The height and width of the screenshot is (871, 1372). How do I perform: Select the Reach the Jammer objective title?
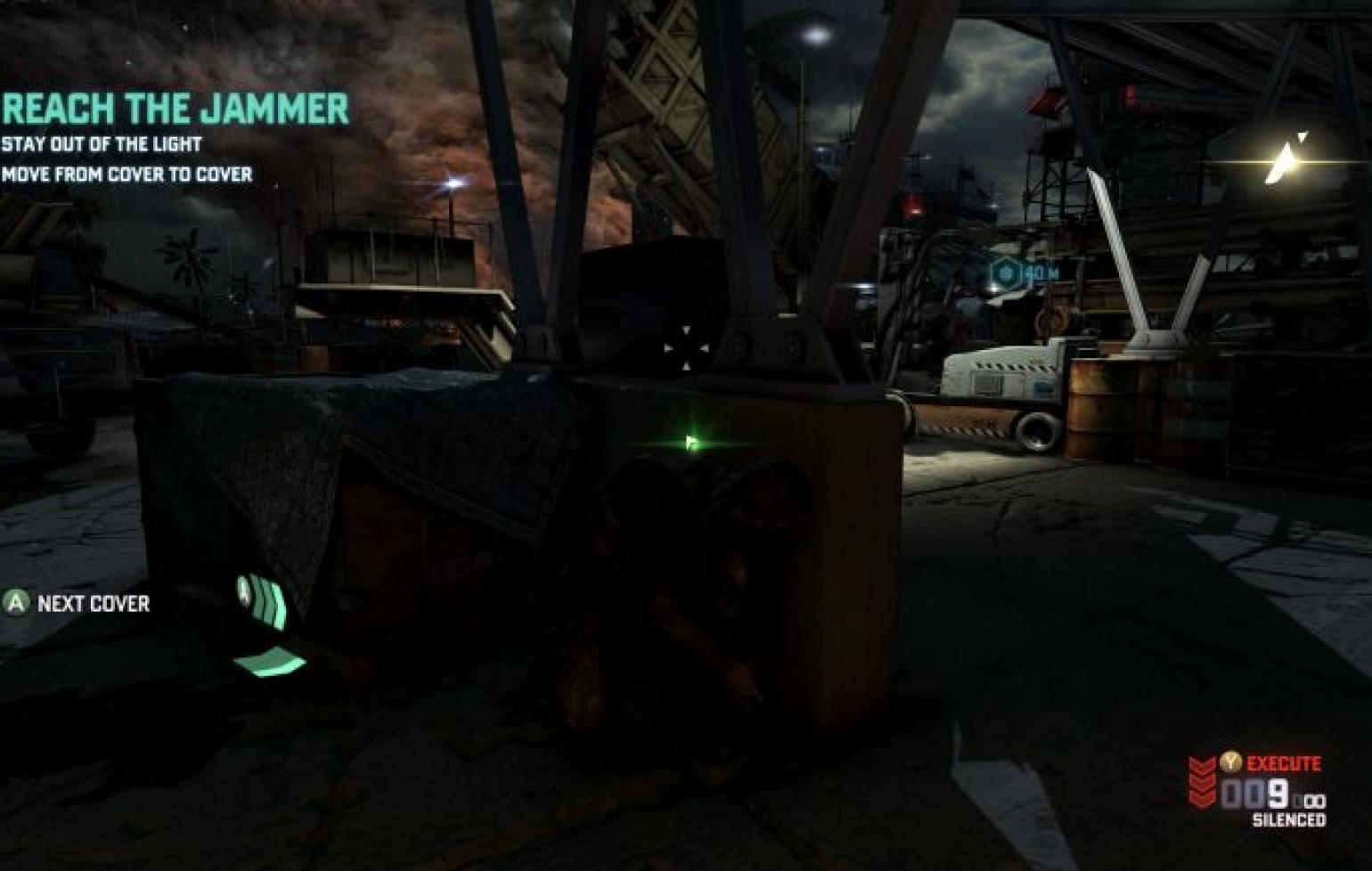tap(176, 109)
